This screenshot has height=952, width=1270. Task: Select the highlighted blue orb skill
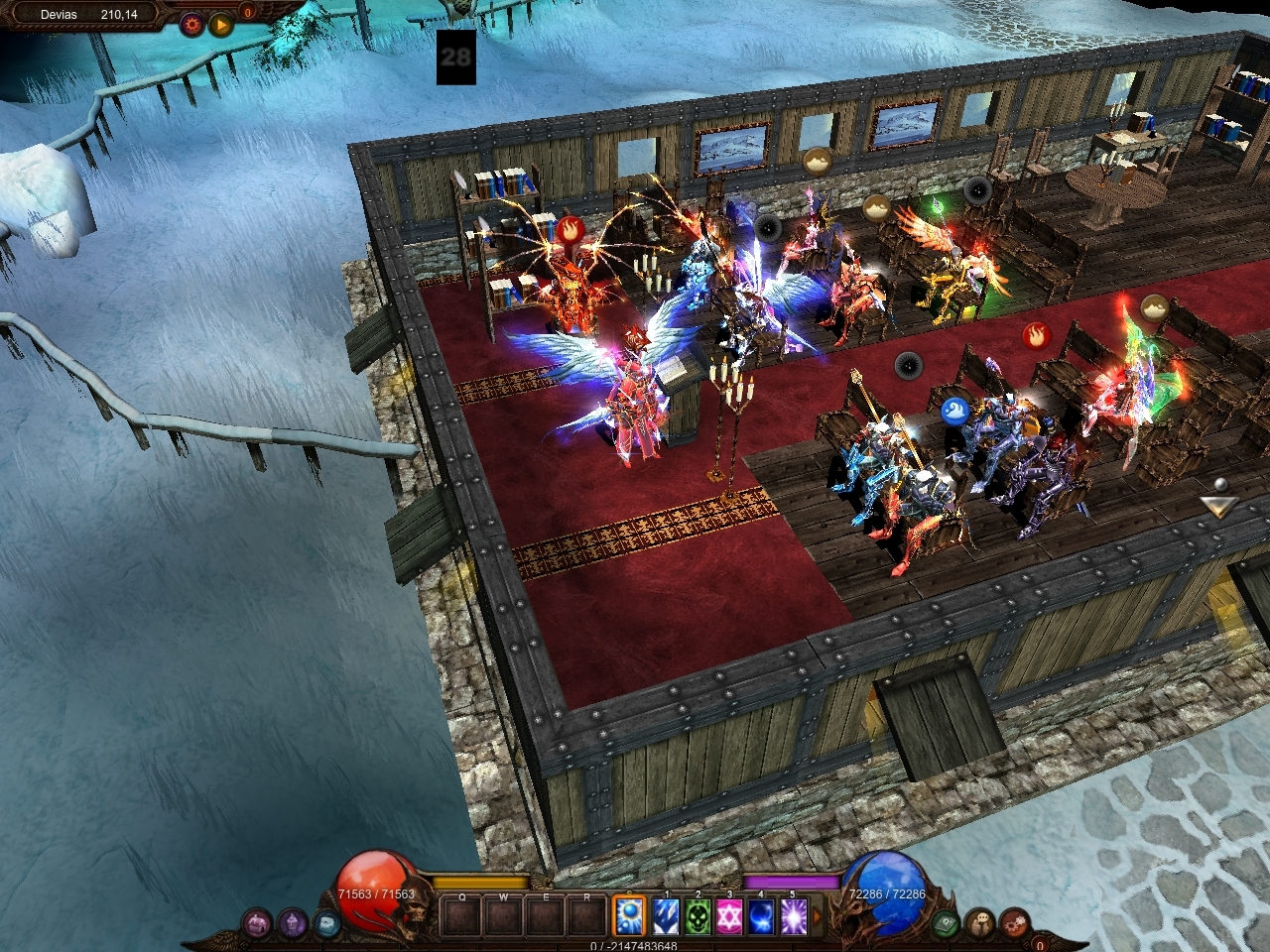coord(628,914)
